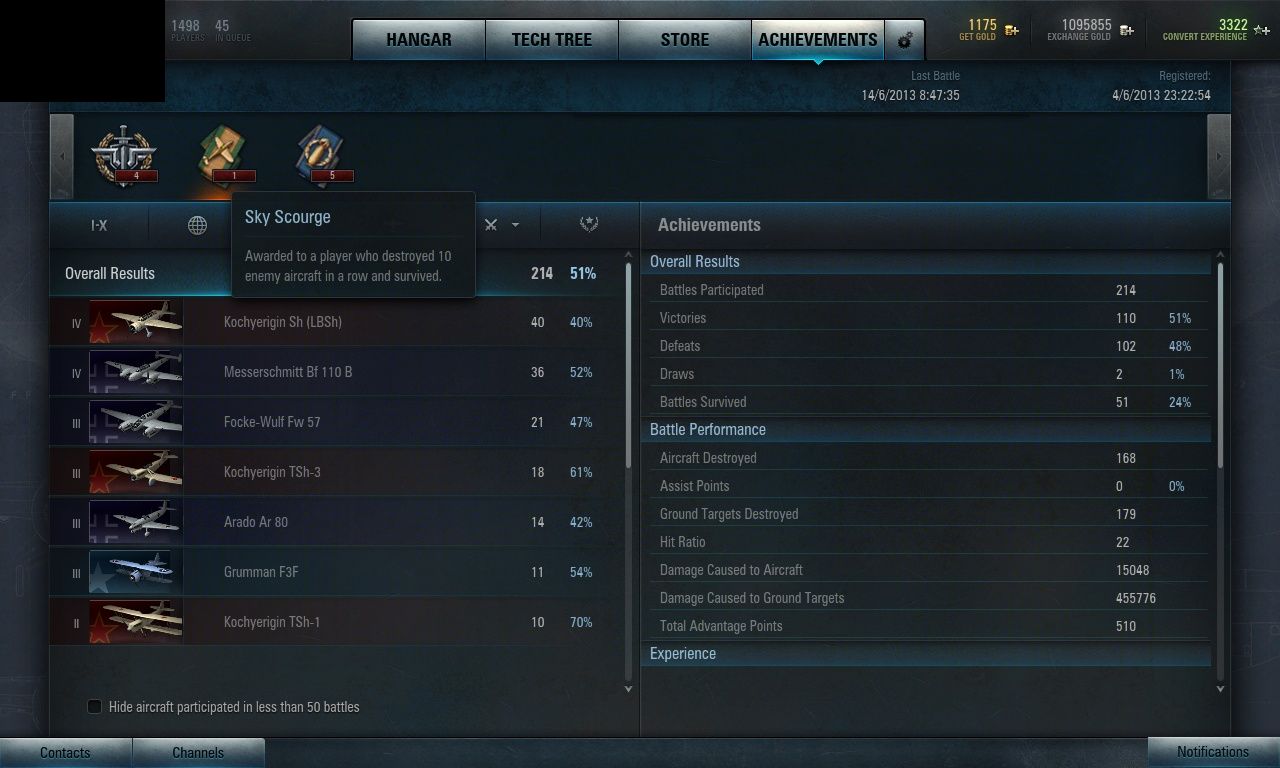Viewport: 1280px width, 768px height.
Task: Go to the Store tab
Action: pos(685,40)
